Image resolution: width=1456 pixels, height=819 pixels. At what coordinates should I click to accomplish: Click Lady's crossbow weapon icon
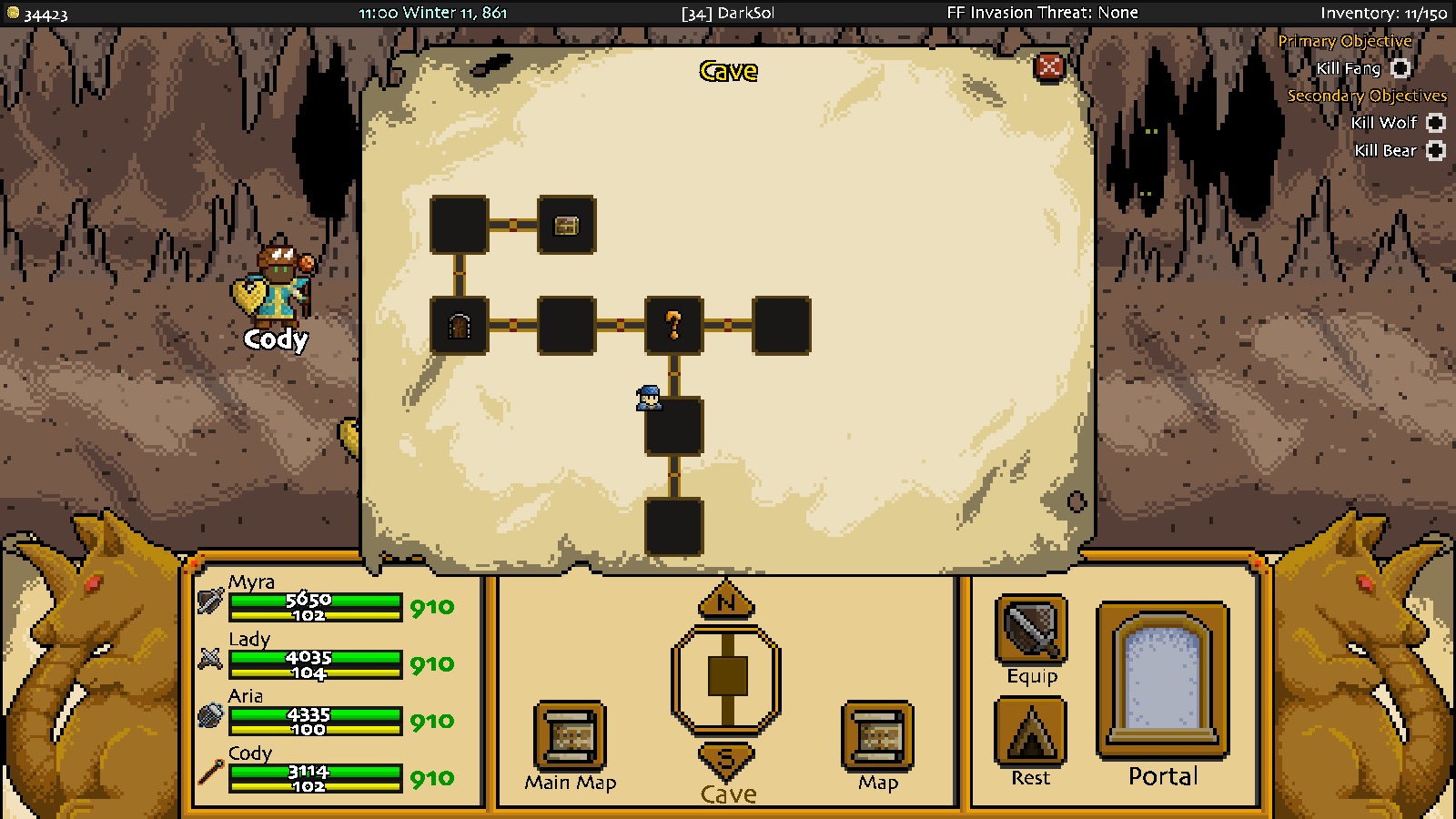[x=210, y=658]
